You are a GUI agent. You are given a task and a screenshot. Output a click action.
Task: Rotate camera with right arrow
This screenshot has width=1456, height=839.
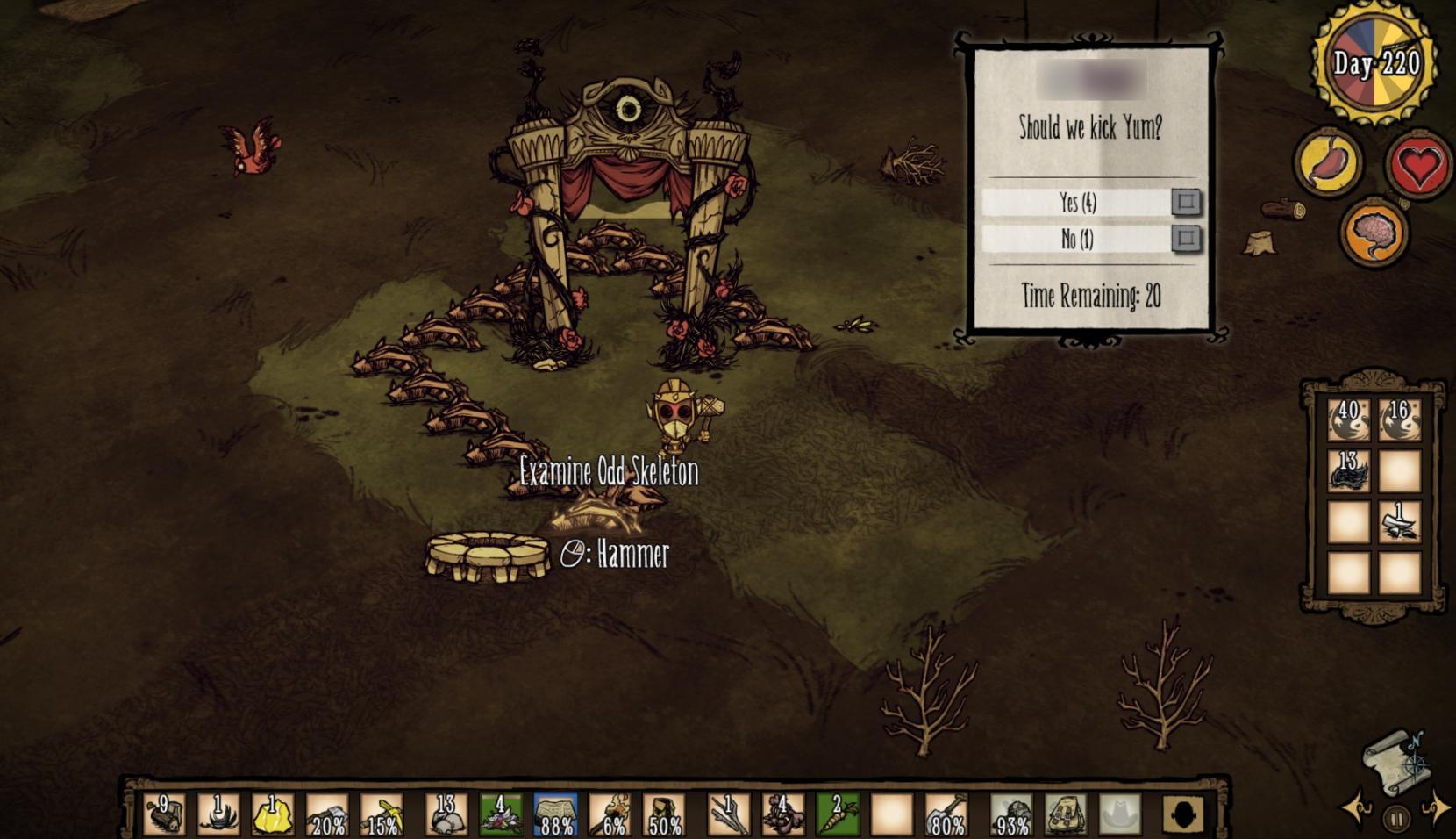coord(1436,808)
